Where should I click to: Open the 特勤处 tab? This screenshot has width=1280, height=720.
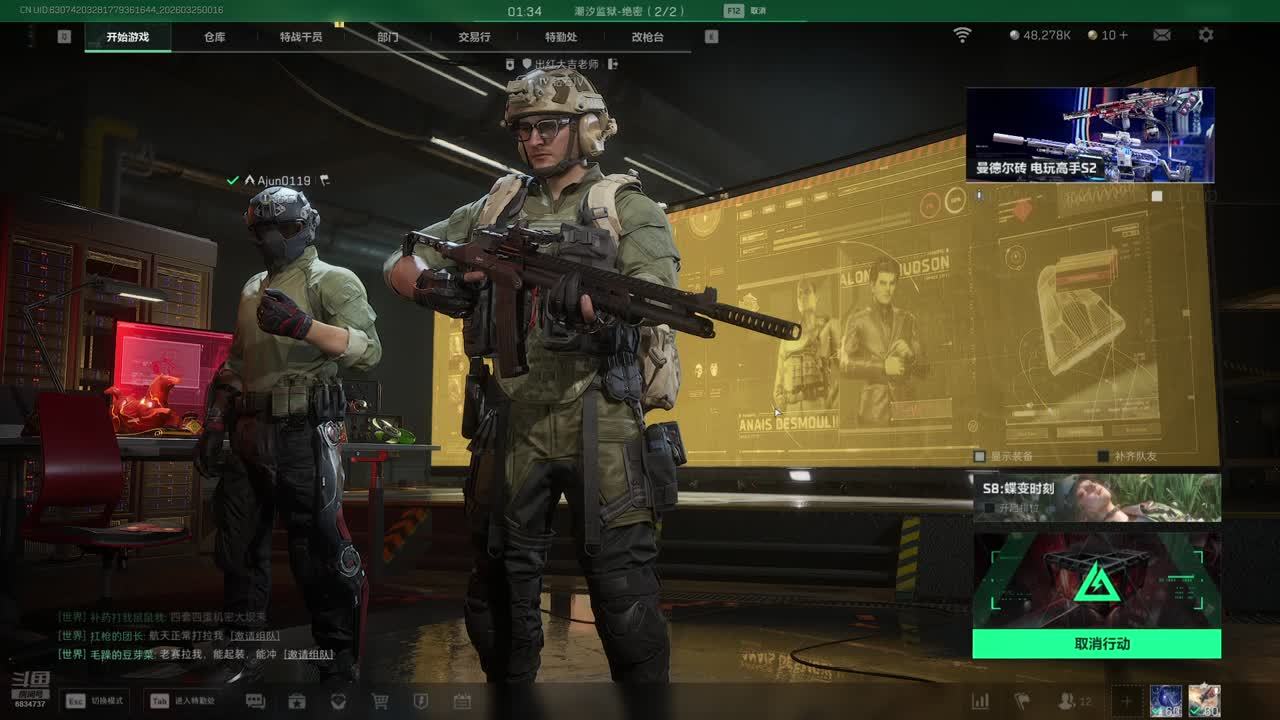561,37
